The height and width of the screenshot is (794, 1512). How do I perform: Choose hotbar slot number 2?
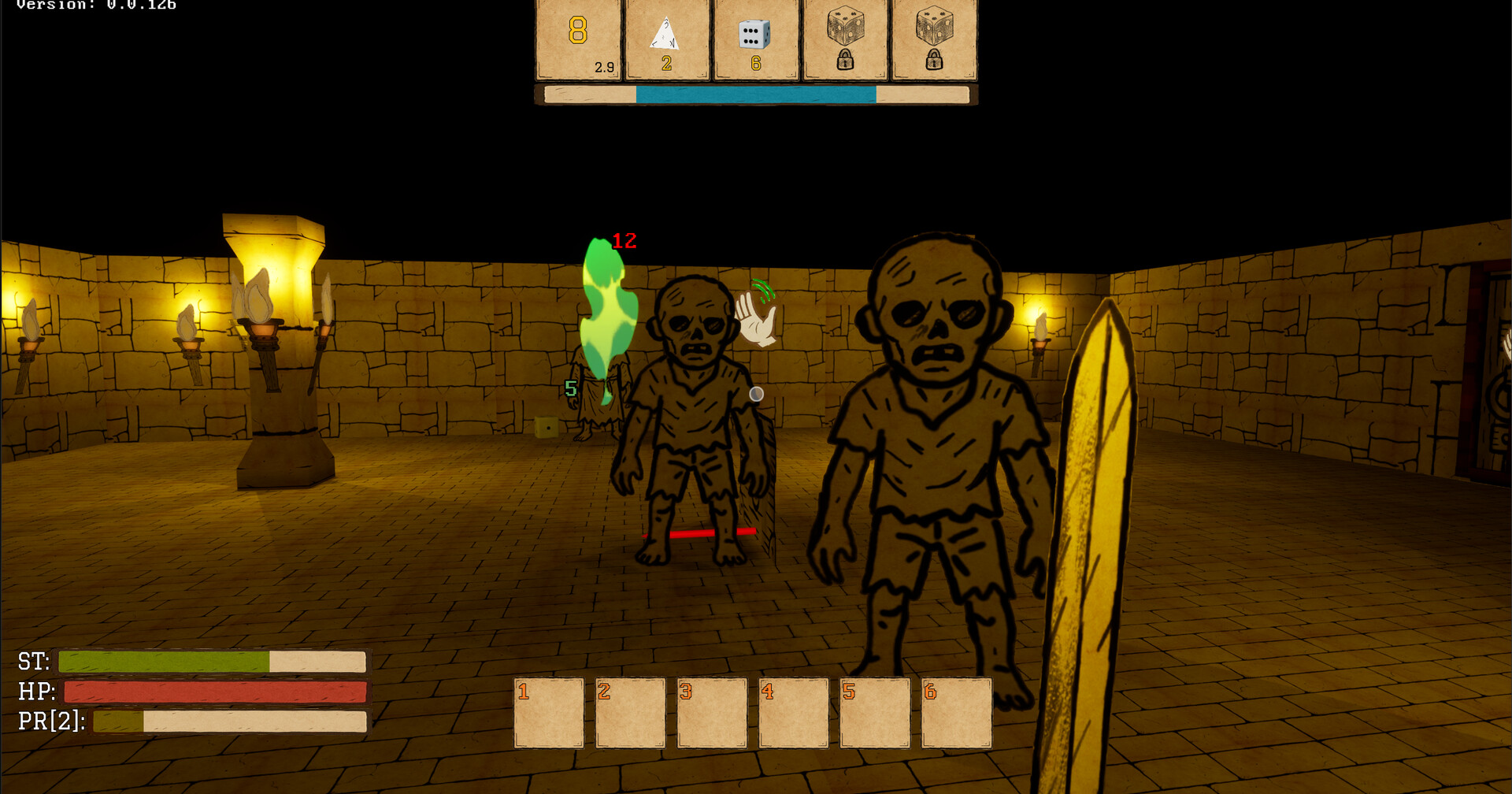point(630,713)
